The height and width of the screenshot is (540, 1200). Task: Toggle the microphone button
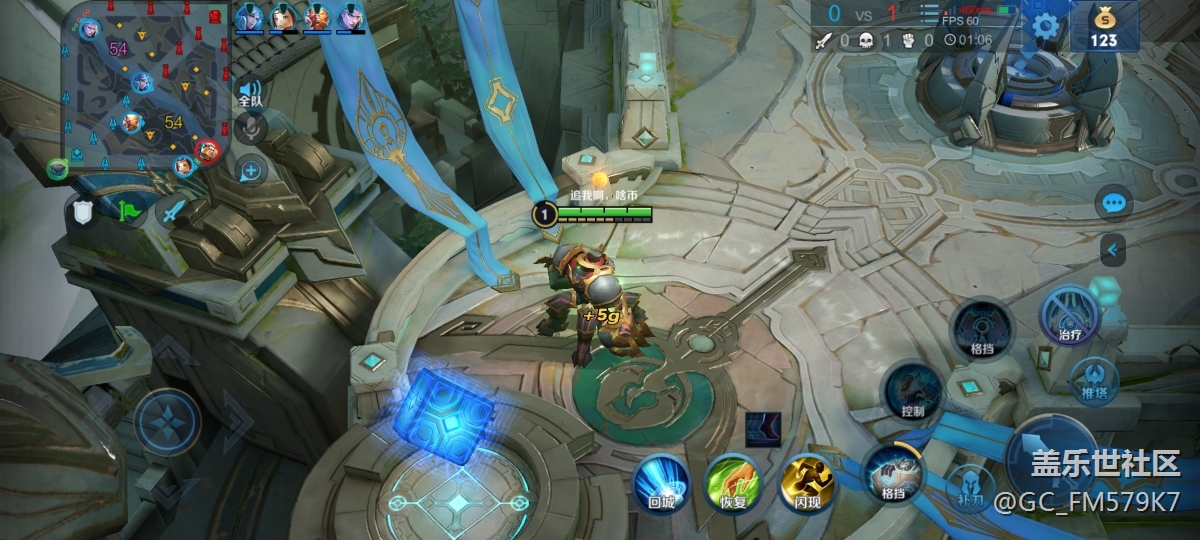click(x=251, y=128)
